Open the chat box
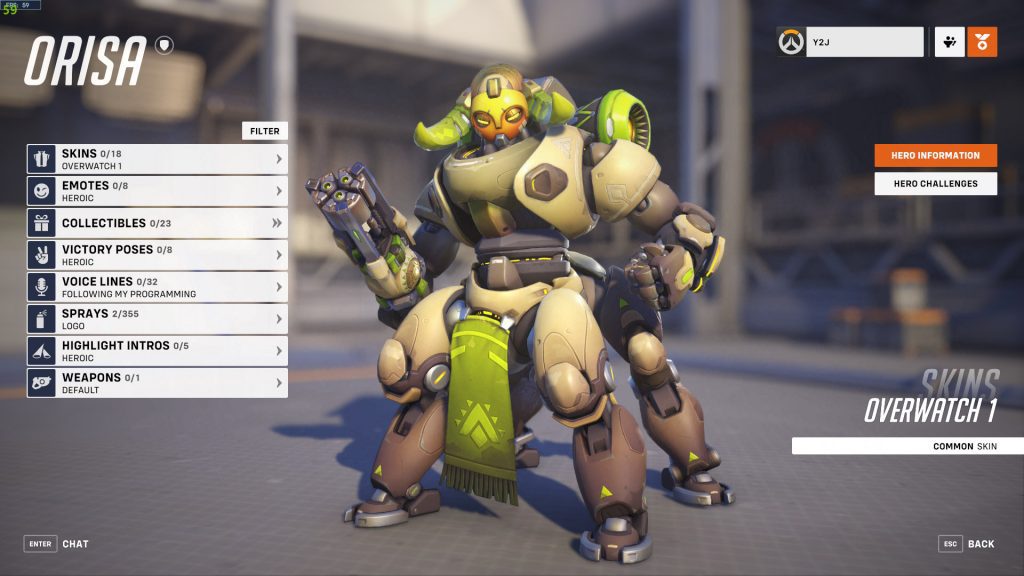The image size is (1024, 576). coord(56,544)
